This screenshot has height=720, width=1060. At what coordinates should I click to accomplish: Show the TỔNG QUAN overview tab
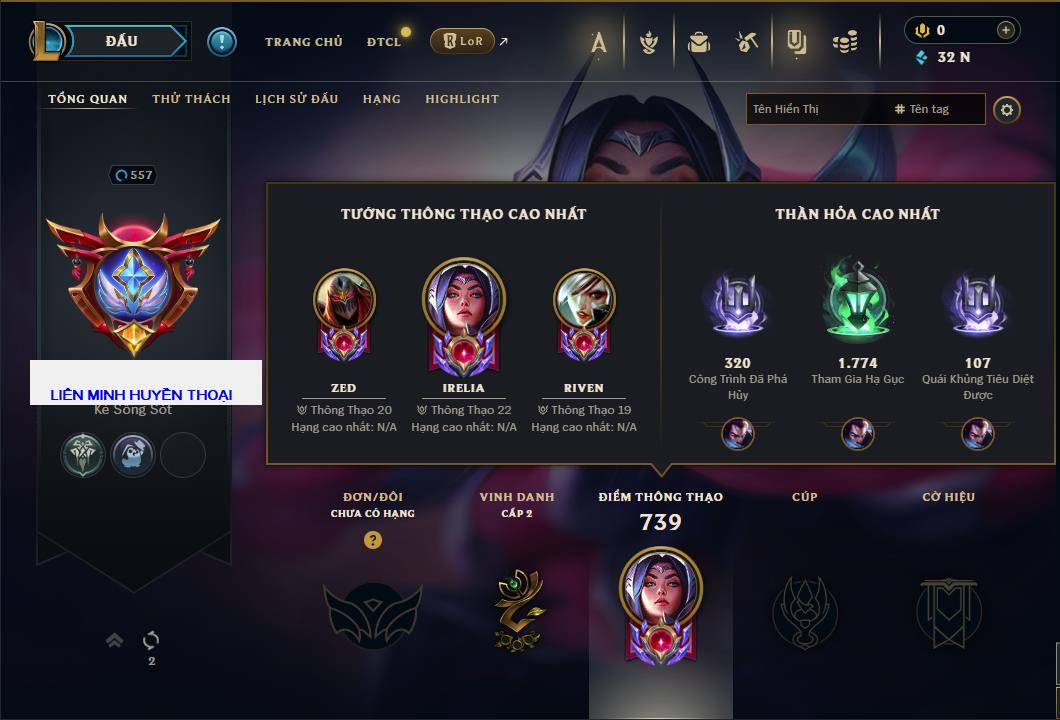tap(88, 99)
